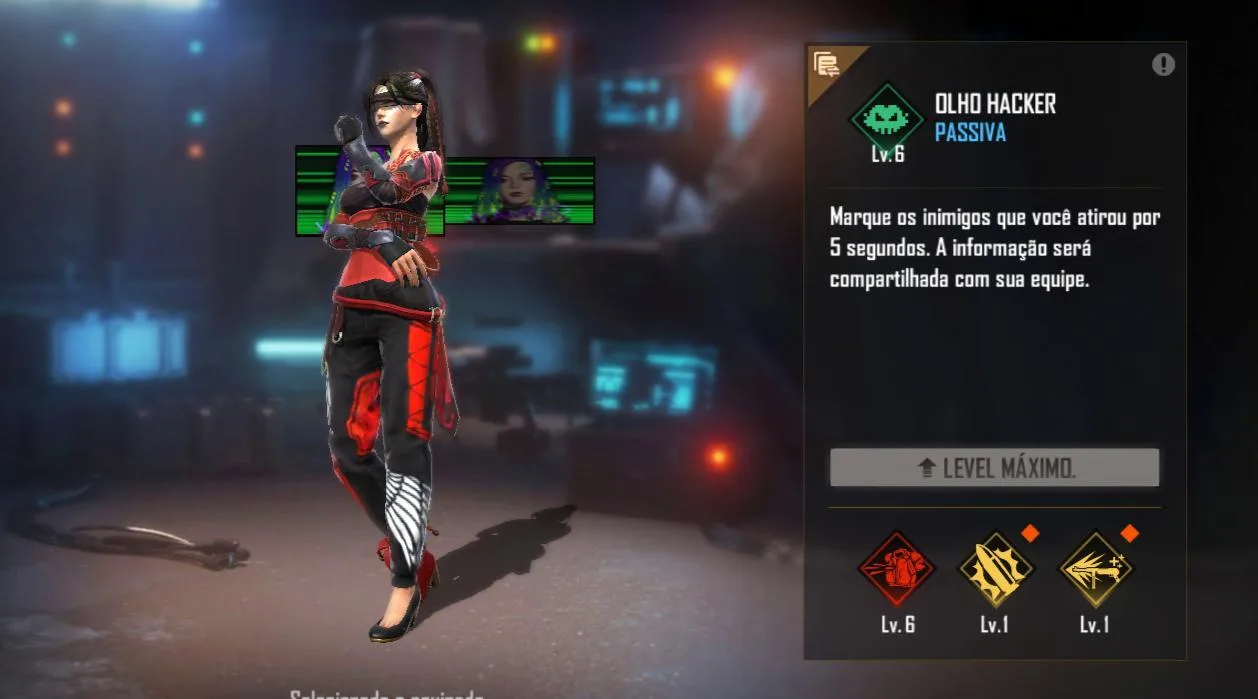The height and width of the screenshot is (699, 1258).
Task: Click the Level Máximo upgrade button
Action: tap(994, 467)
